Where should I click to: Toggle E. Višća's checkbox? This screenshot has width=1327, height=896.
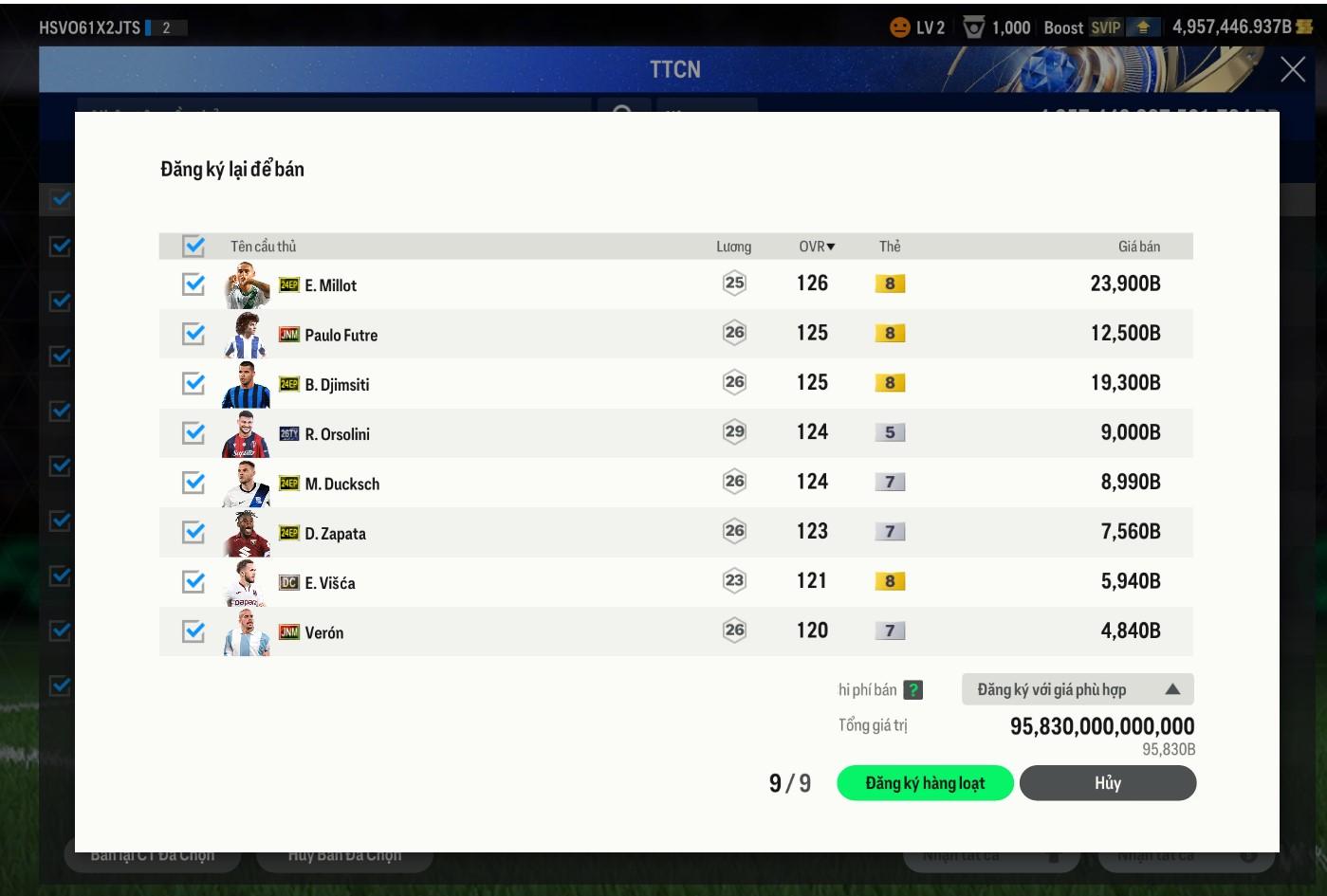[194, 581]
